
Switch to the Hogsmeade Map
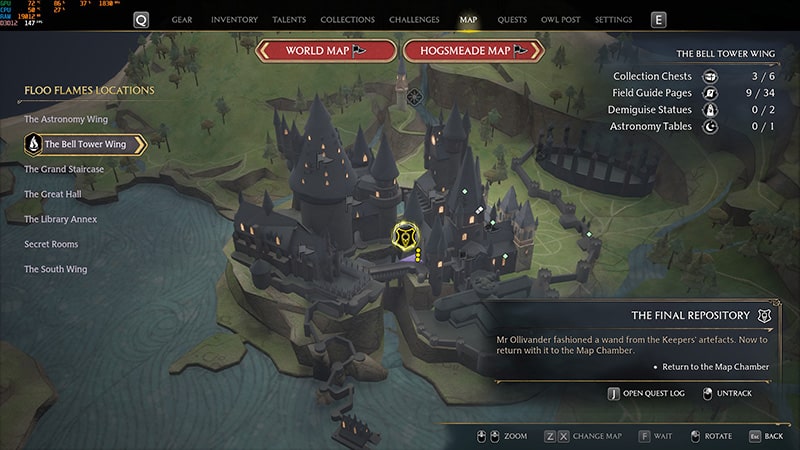474,51
